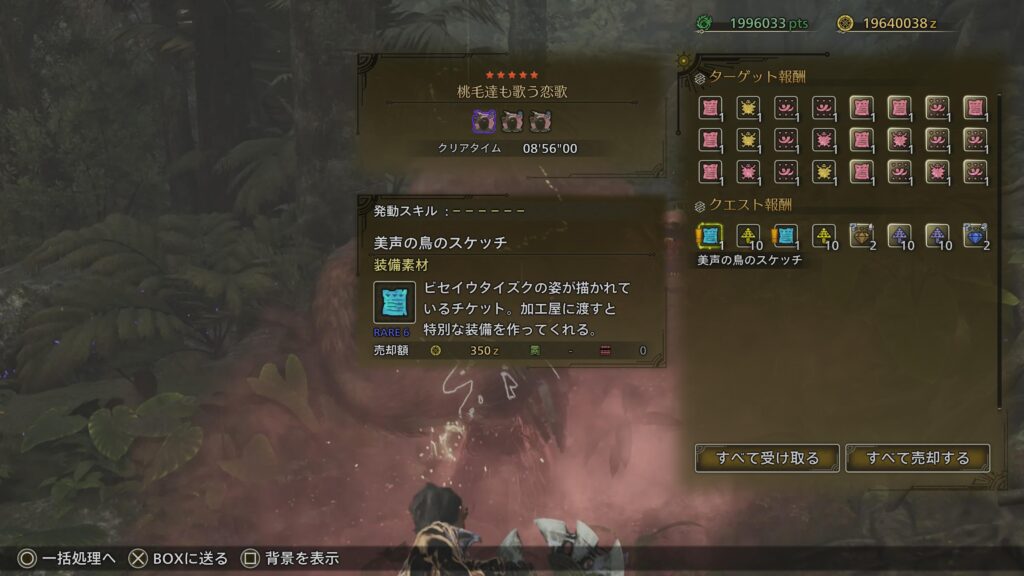Click the blue diamond quest reward
1024x576 pixels.
coord(975,236)
